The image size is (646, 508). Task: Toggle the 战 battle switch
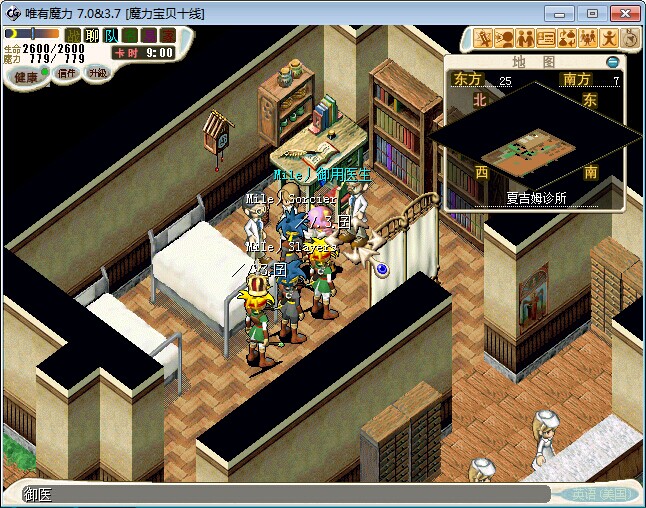pos(73,36)
